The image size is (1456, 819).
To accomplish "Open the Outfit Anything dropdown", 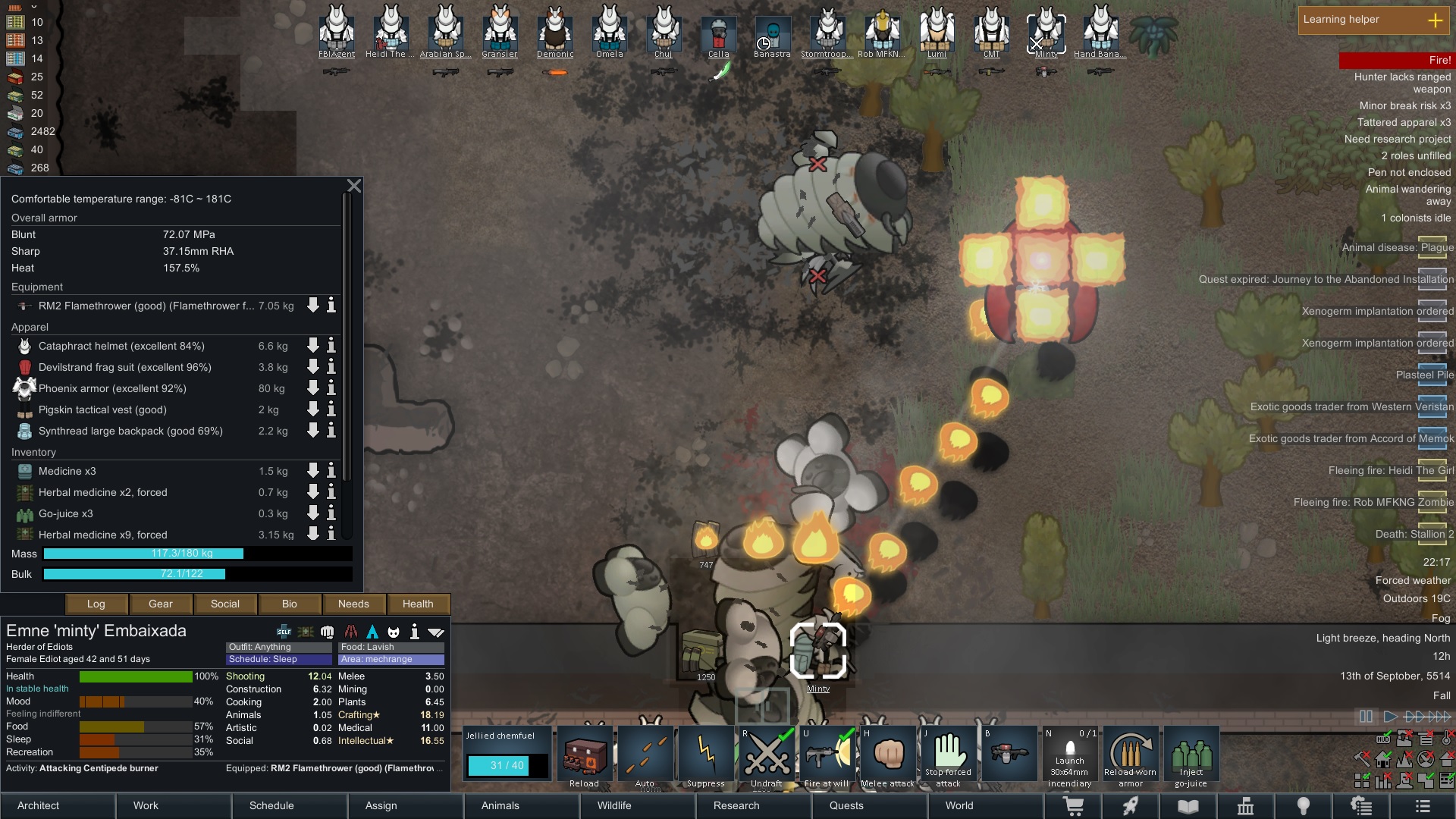I will (278, 647).
